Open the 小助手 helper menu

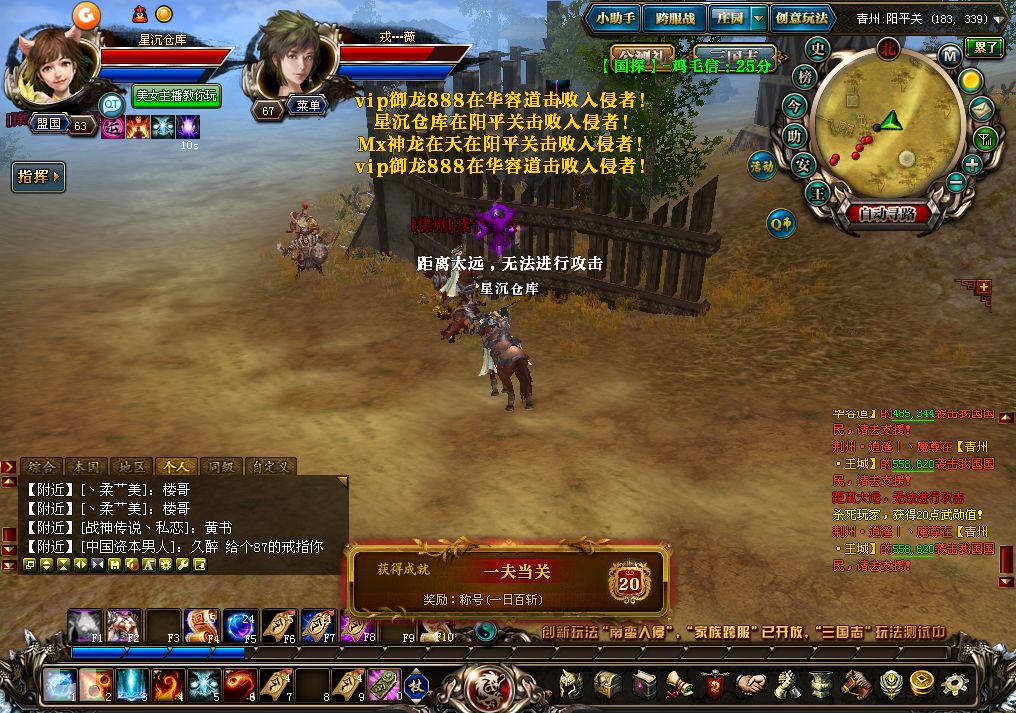pyautogui.click(x=616, y=17)
